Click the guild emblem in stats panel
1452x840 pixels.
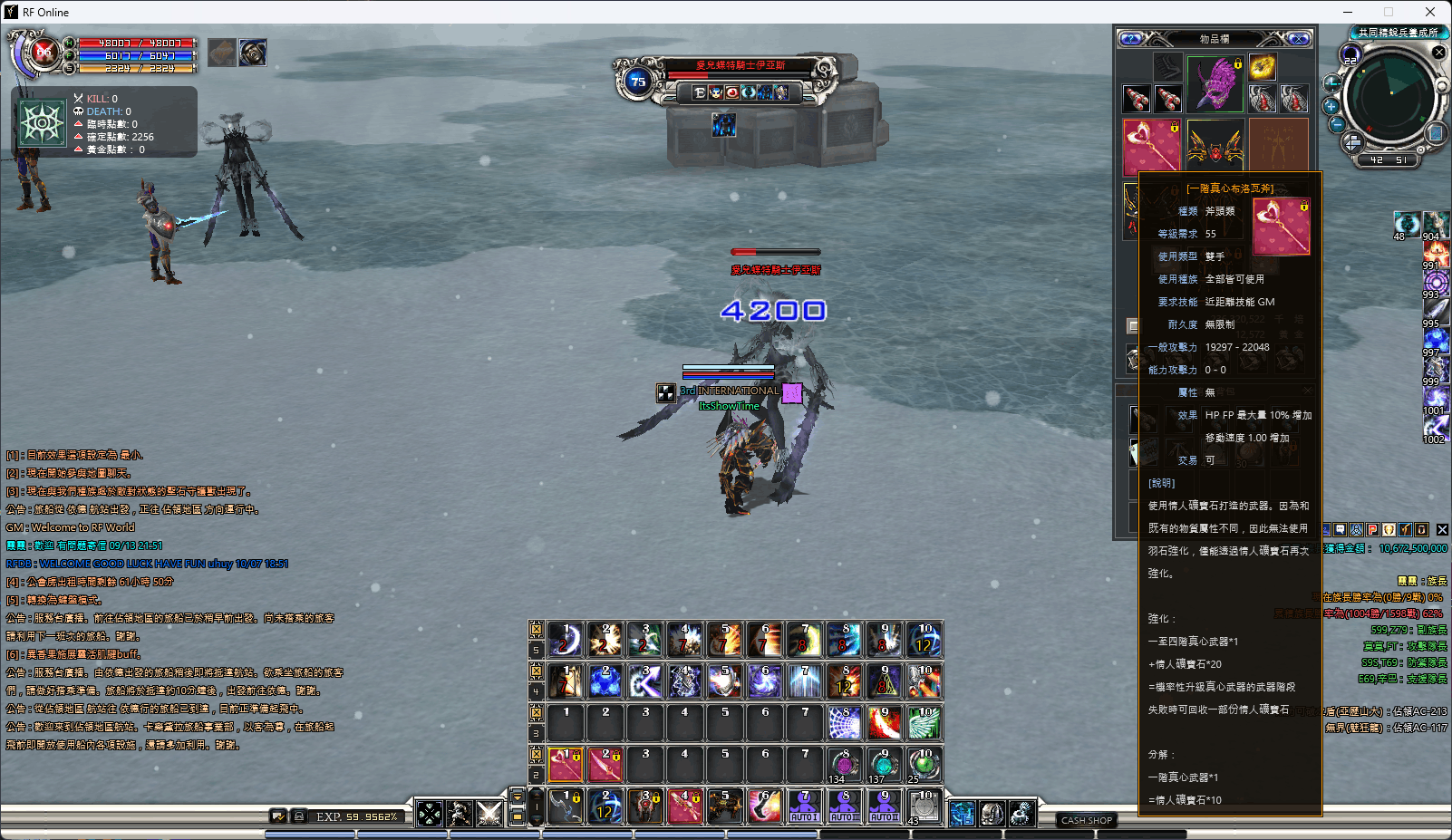[43, 122]
